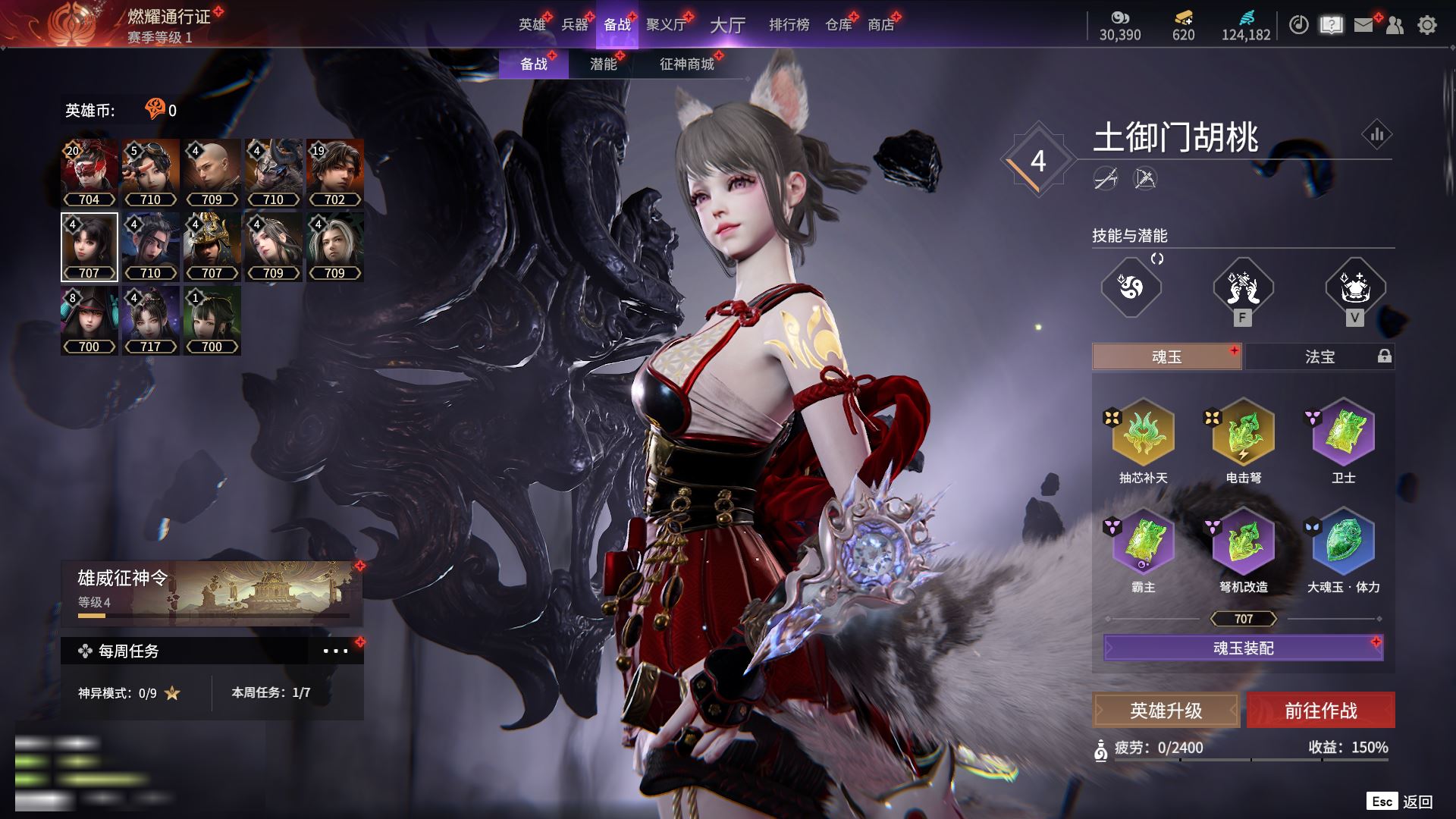Screen dimensions: 1456x819
Task: Select the hero portrait rated 717
Action: pos(151,320)
